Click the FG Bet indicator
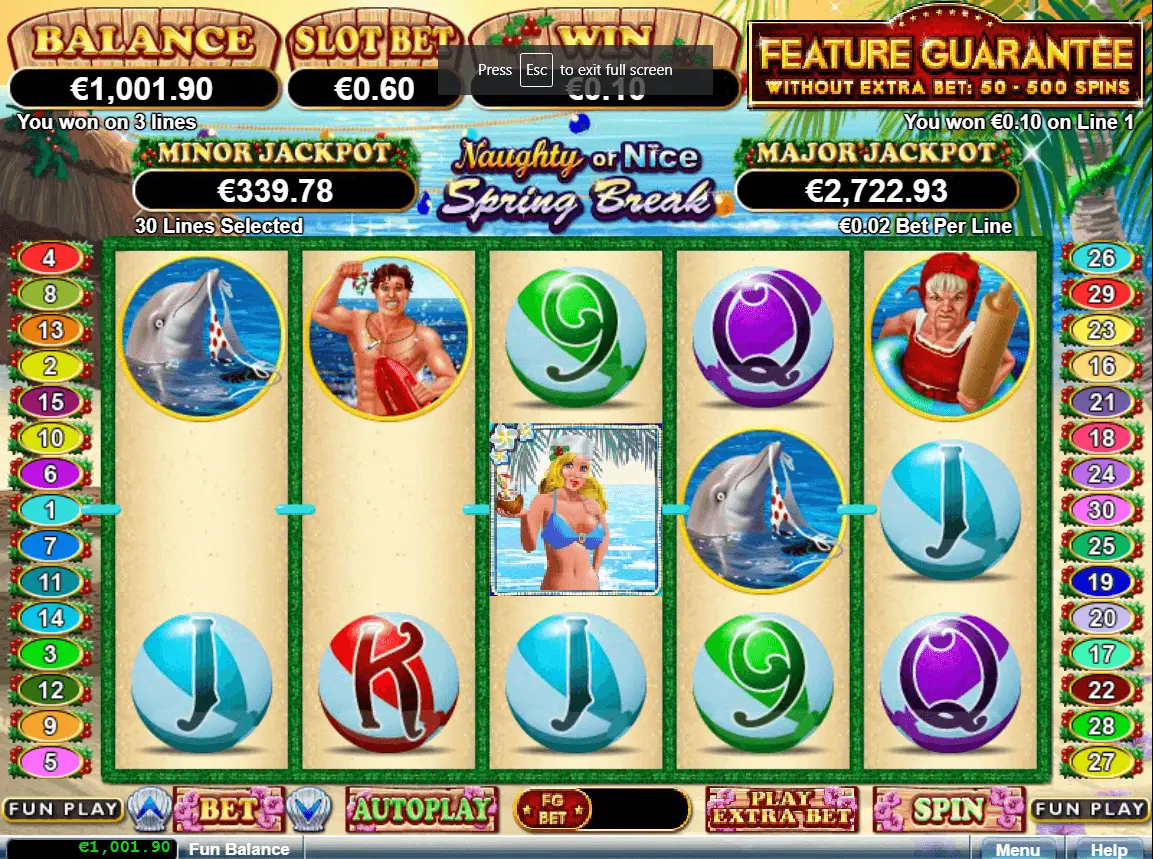 pos(552,809)
